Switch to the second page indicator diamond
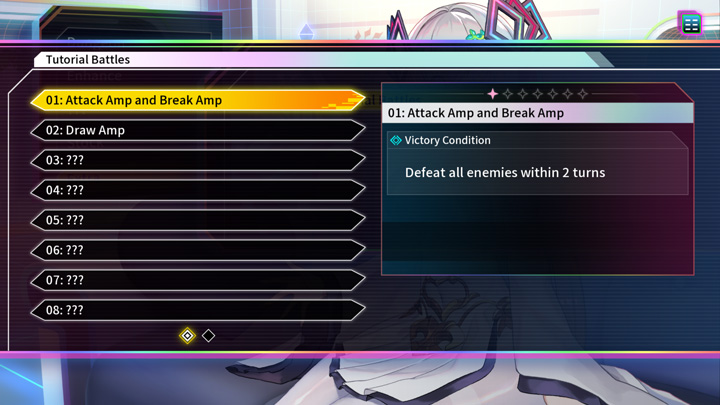720x405 pixels. coord(208,336)
